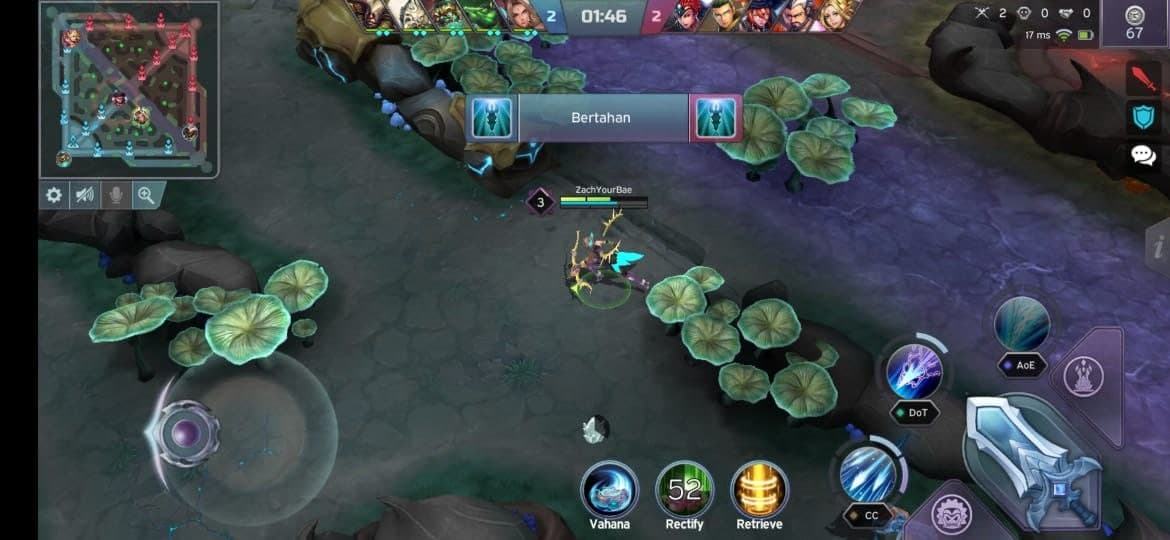Click the Bertahan signal banner

(604, 118)
